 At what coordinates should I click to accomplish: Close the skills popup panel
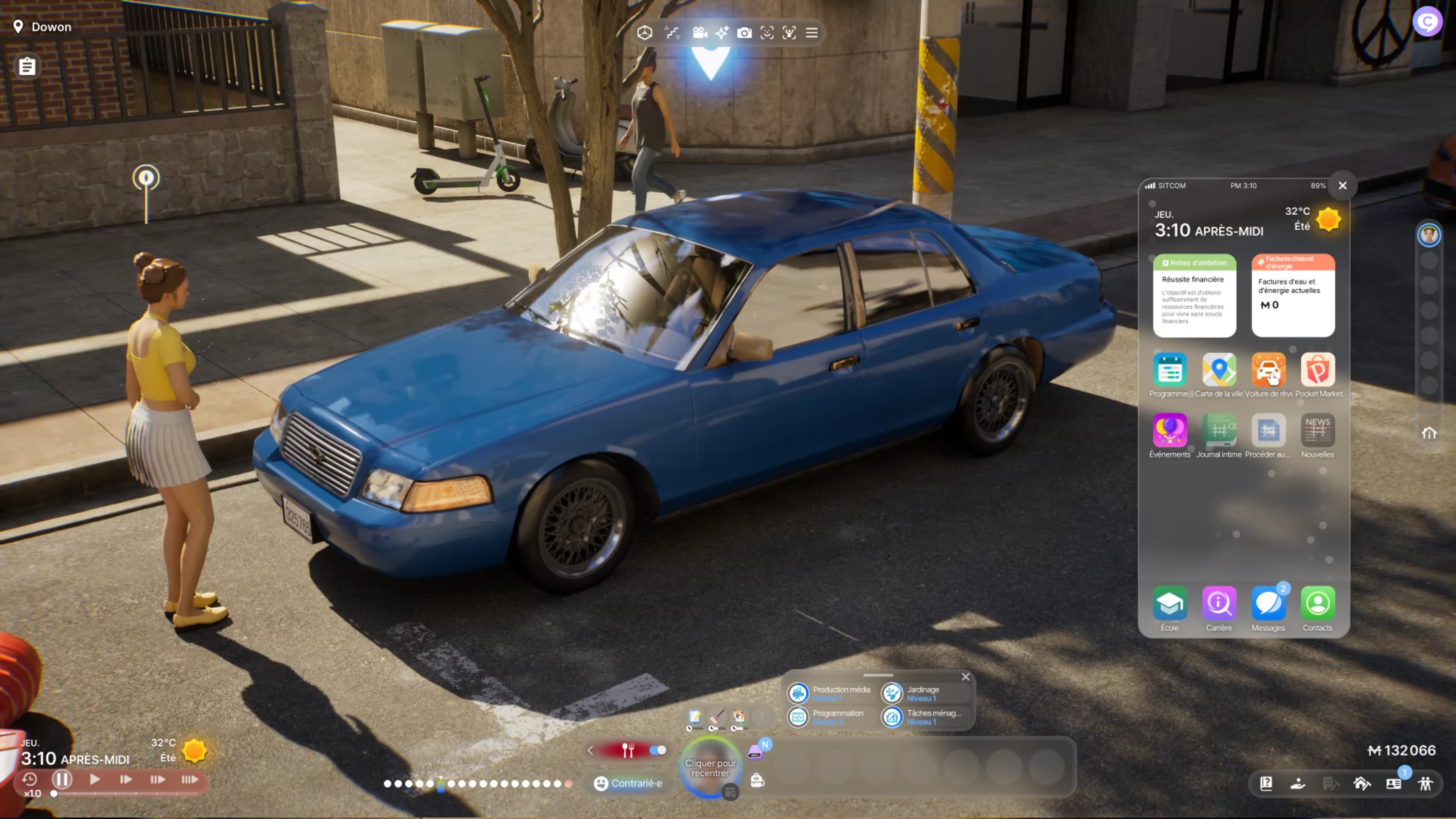point(965,677)
